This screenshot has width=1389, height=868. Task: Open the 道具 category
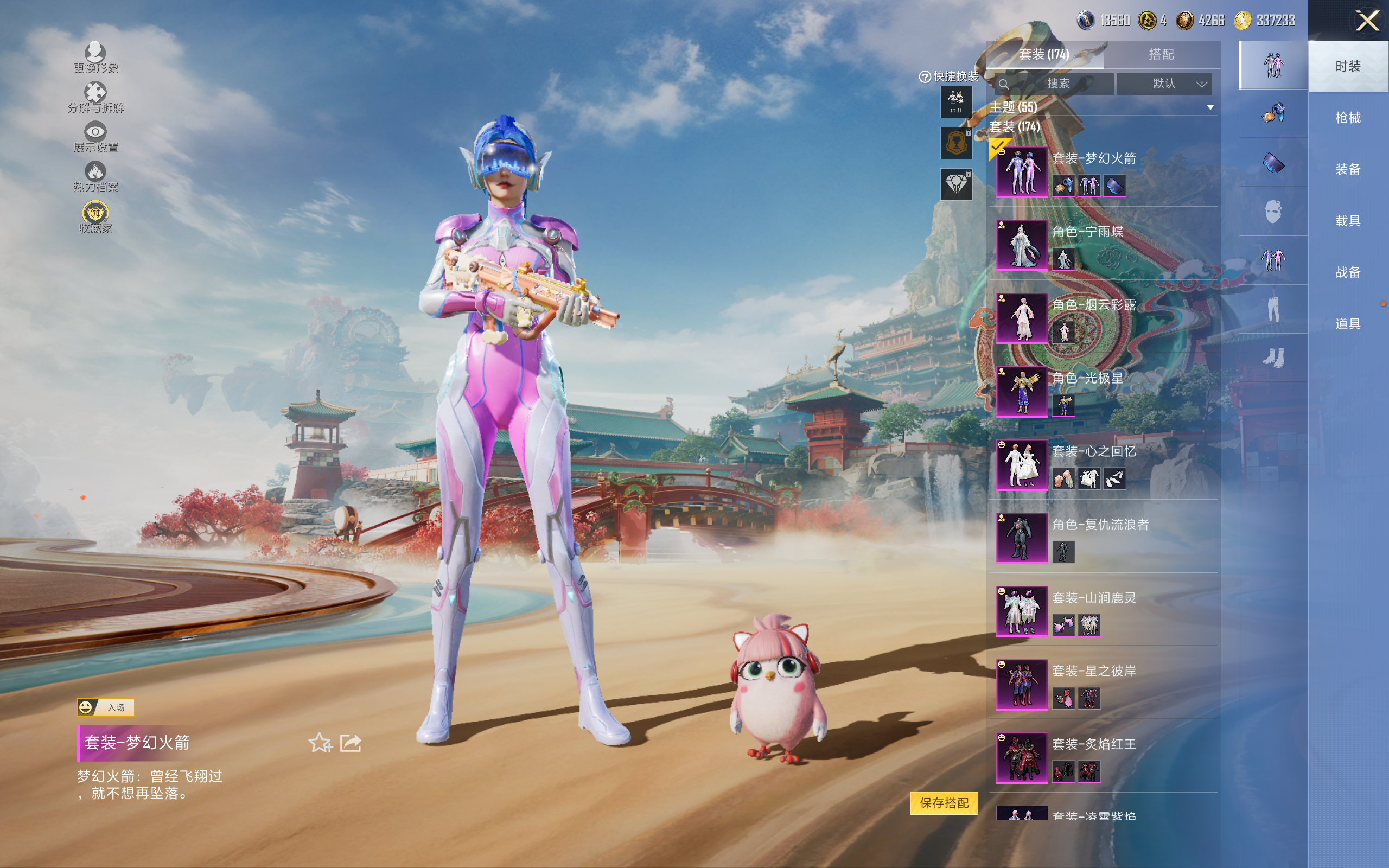point(1347,324)
